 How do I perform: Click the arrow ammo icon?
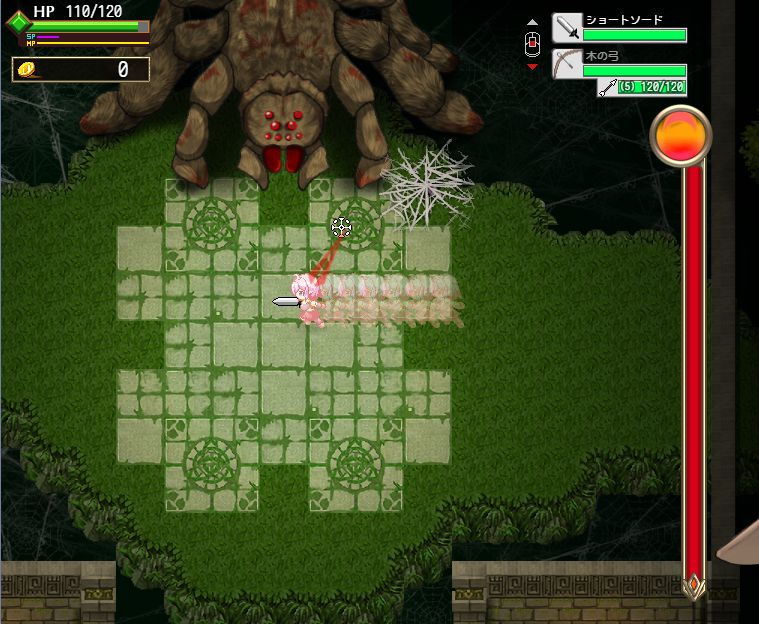point(607,88)
